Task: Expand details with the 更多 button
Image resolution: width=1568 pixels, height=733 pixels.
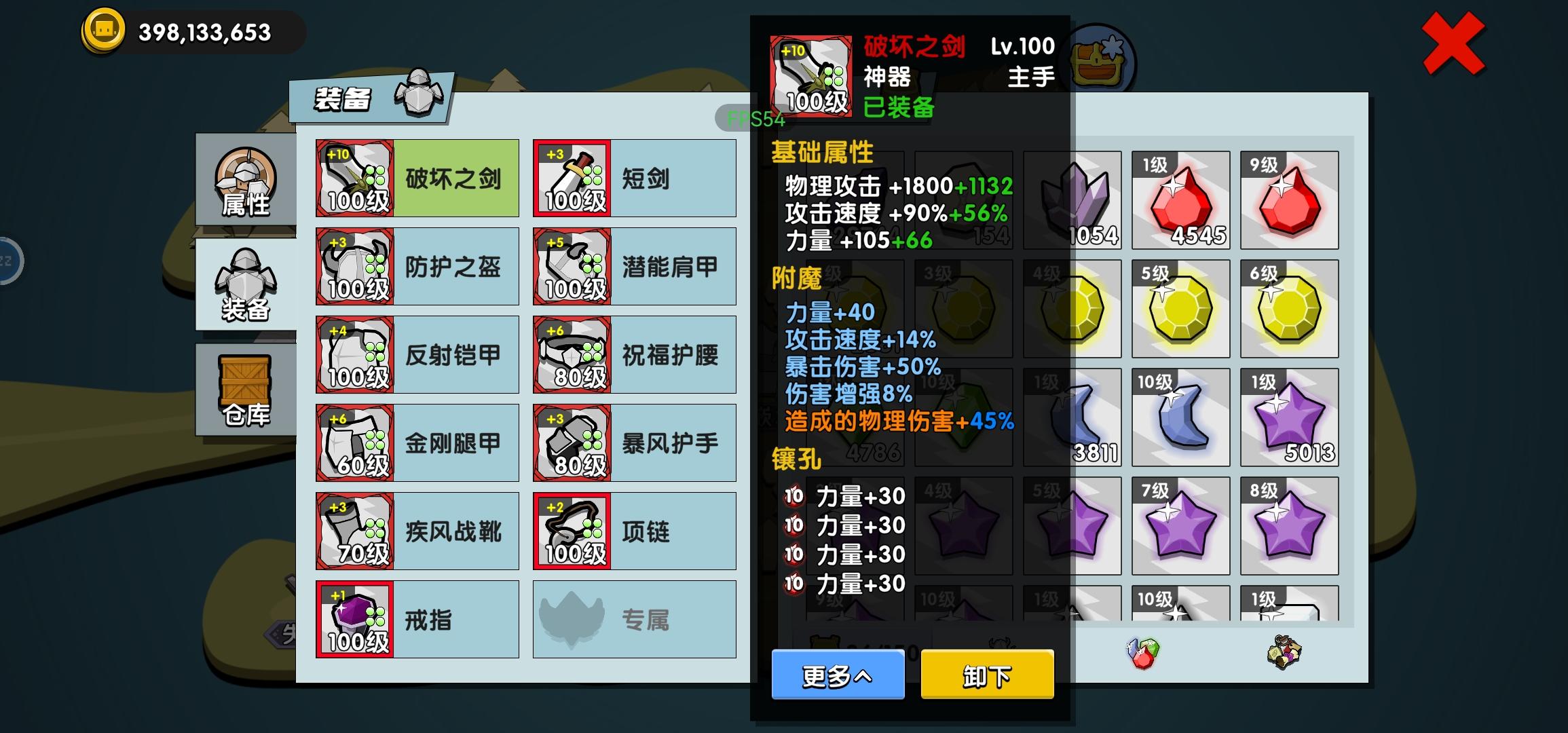Action: (x=837, y=676)
